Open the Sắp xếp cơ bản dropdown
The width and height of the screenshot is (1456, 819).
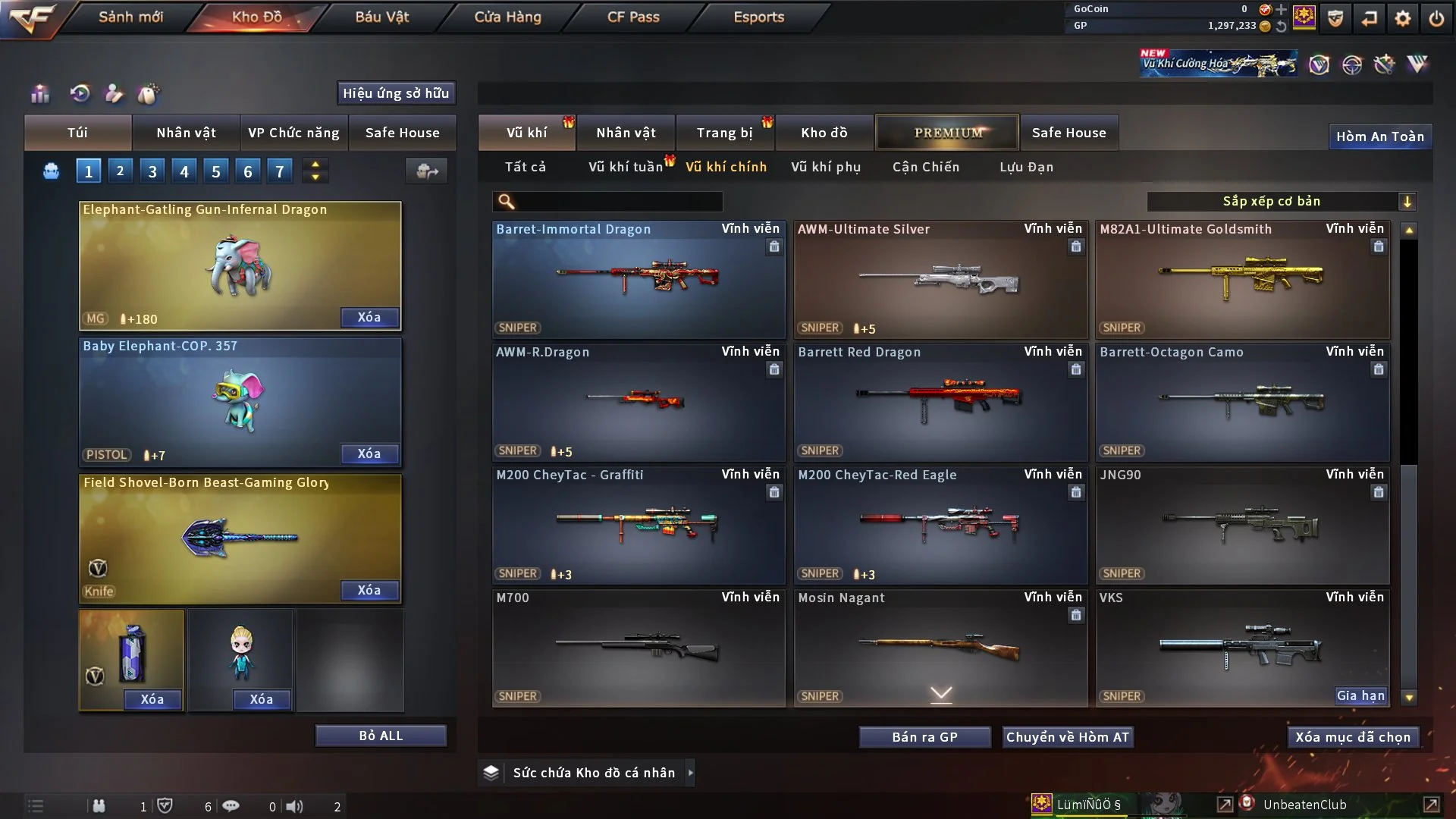(1281, 202)
